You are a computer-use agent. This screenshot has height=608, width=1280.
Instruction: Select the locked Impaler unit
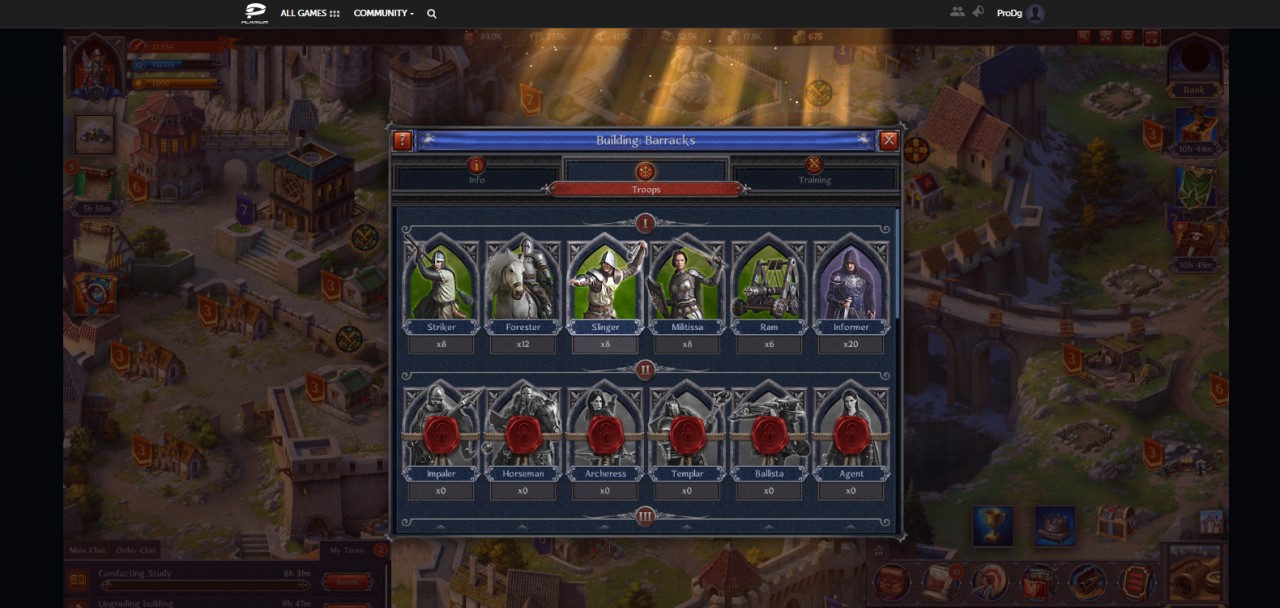point(441,431)
